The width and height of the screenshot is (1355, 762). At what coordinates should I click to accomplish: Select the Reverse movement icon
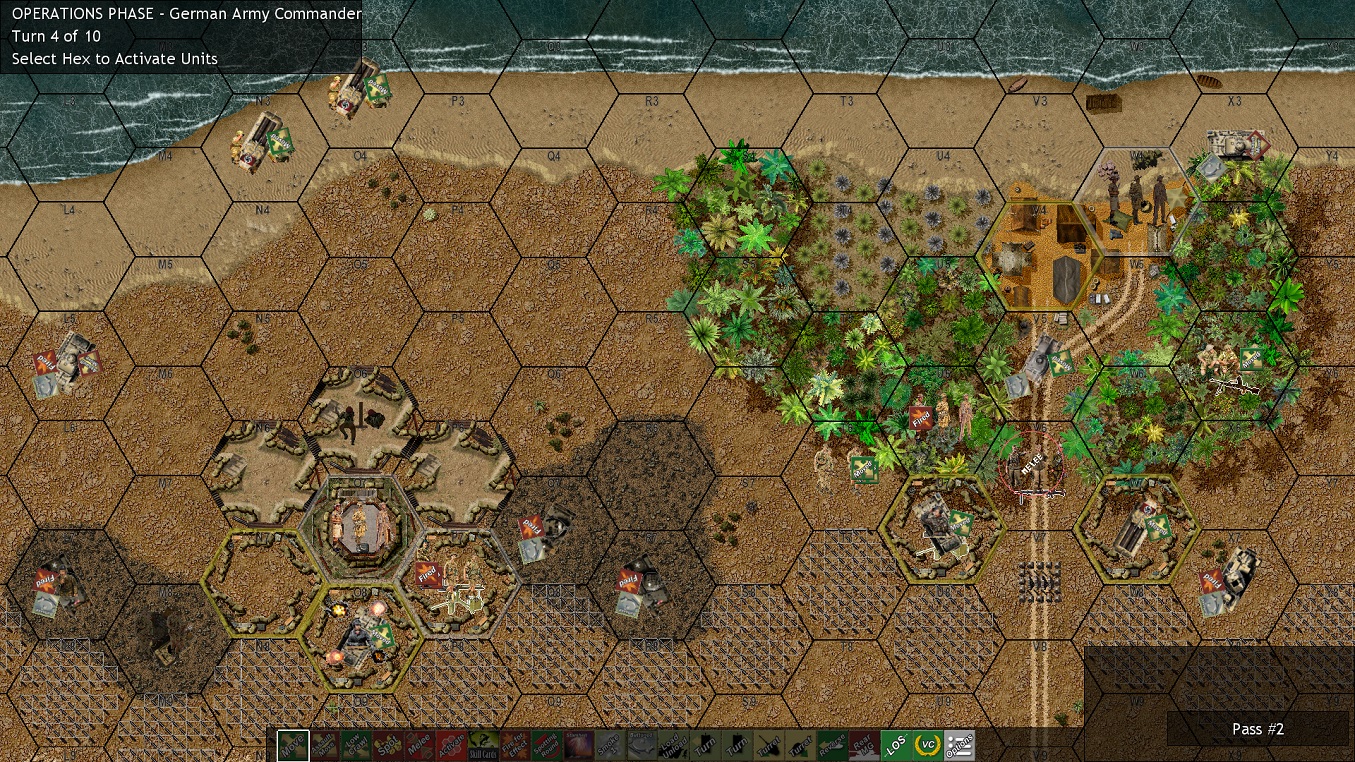830,744
